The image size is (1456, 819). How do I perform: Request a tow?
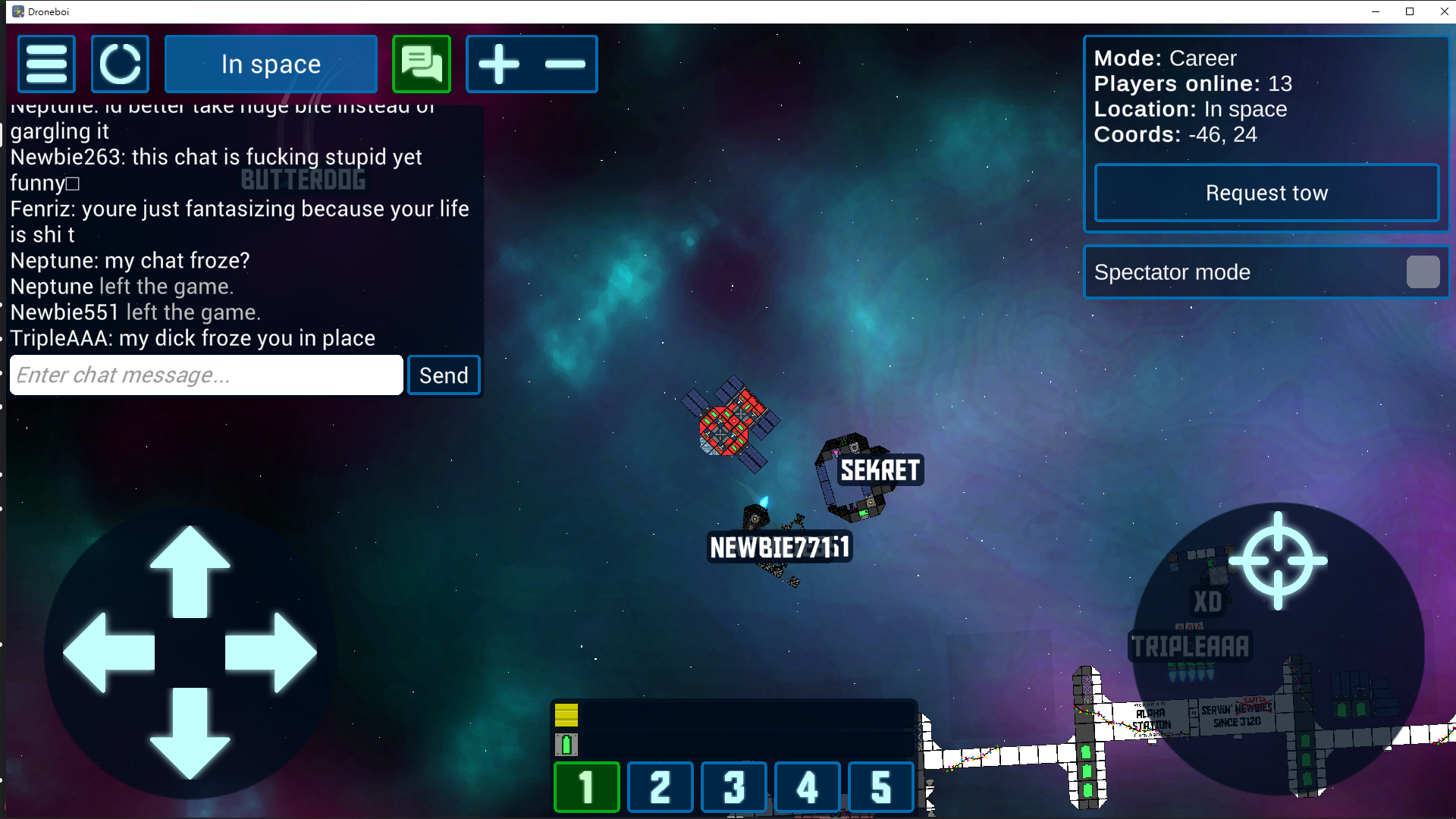pyautogui.click(x=1266, y=193)
